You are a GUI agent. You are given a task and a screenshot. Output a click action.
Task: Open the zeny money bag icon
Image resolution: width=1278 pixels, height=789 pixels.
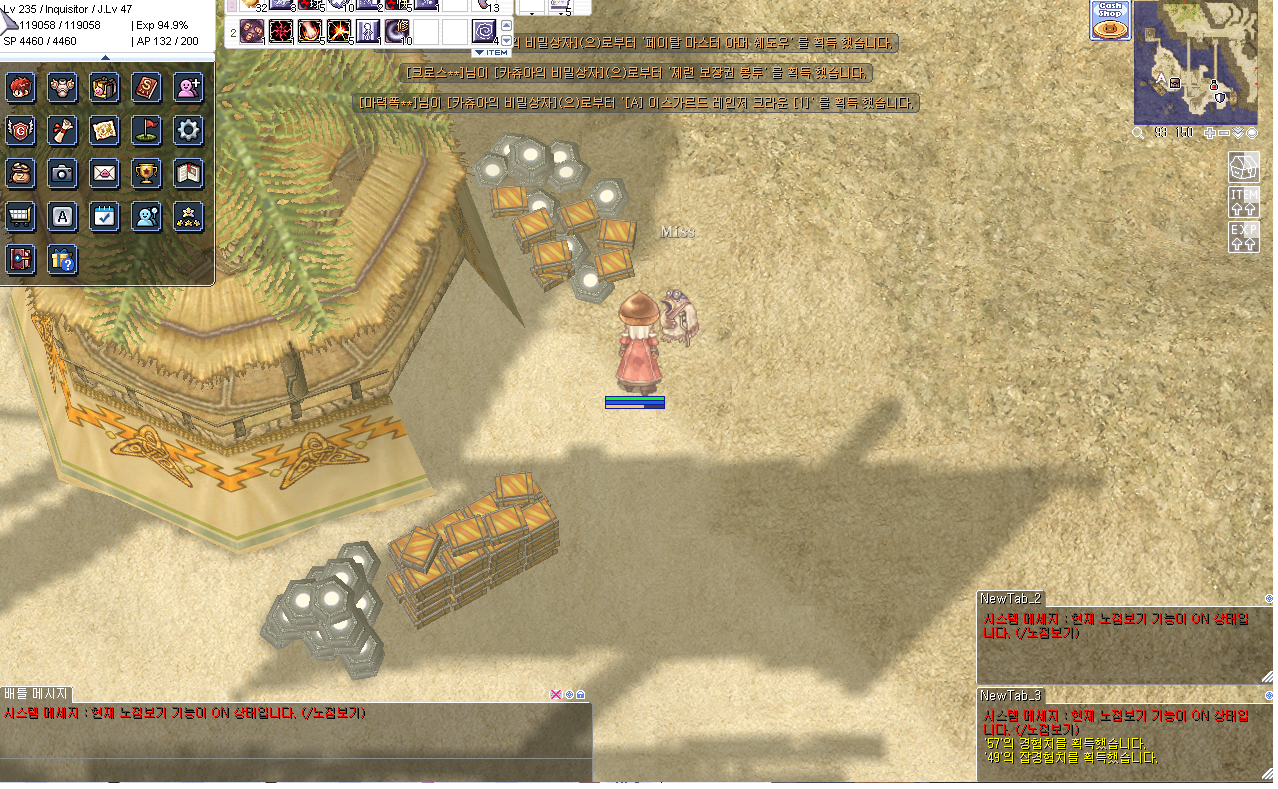coord(20,173)
